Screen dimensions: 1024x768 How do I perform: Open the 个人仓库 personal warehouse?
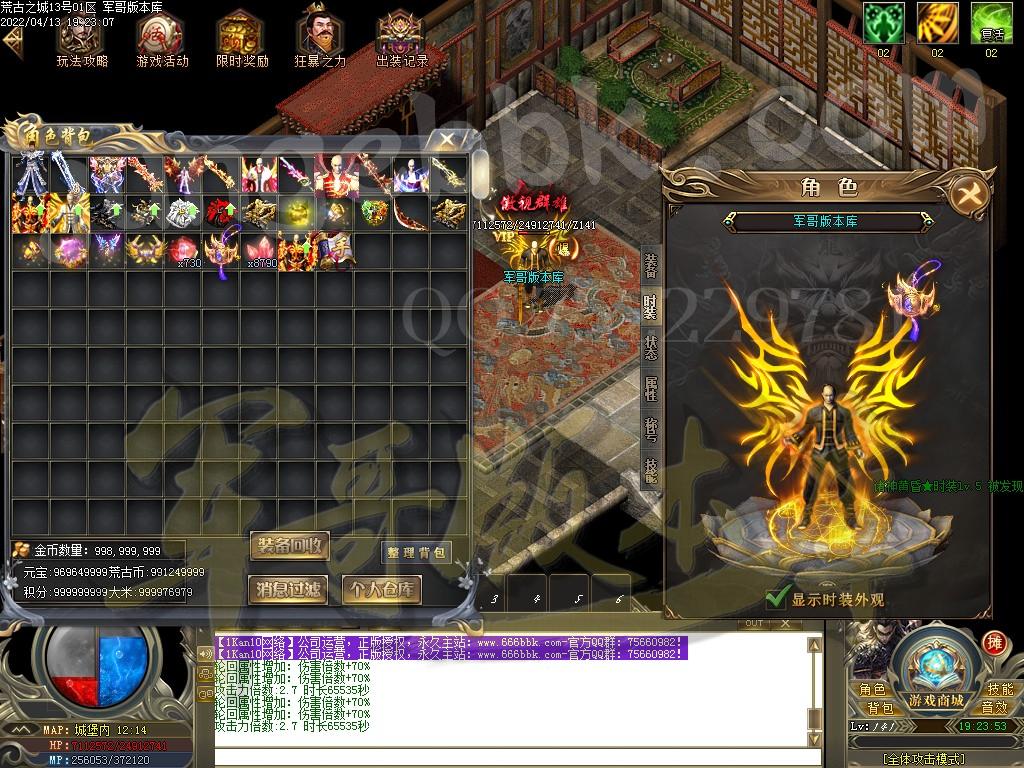click(381, 590)
